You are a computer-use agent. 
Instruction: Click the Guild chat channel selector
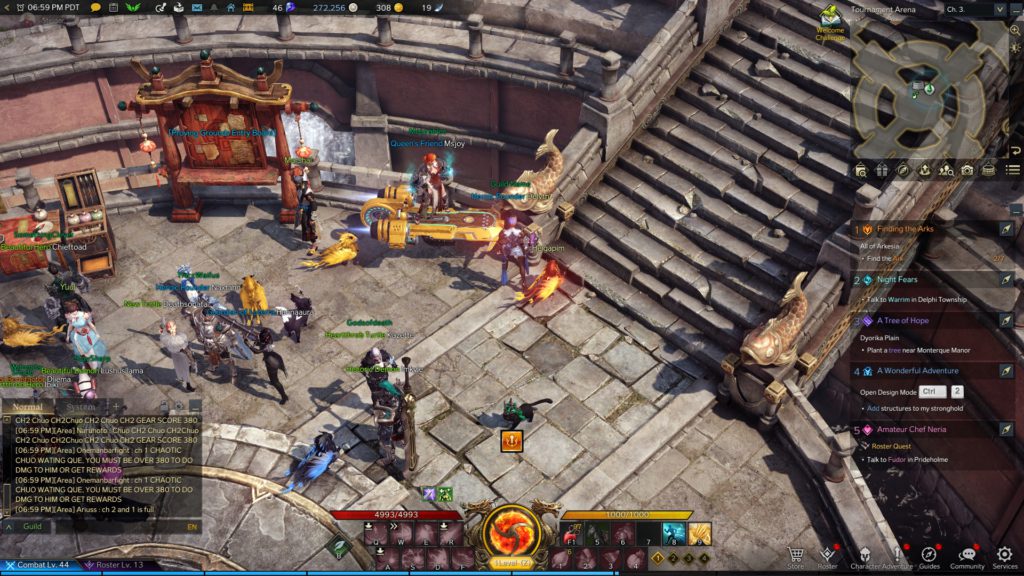point(32,526)
